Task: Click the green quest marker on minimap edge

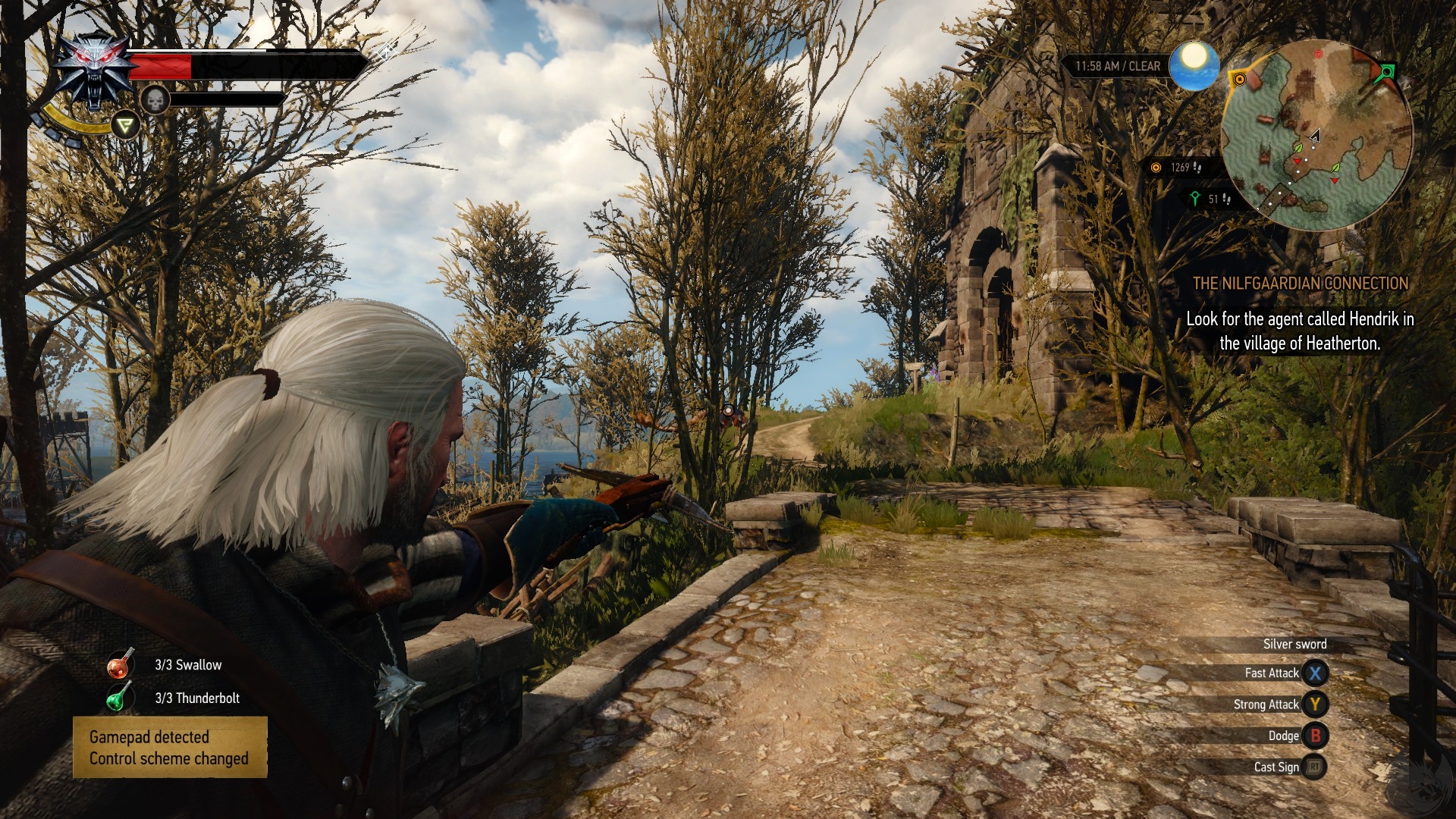Action: pyautogui.click(x=1386, y=72)
